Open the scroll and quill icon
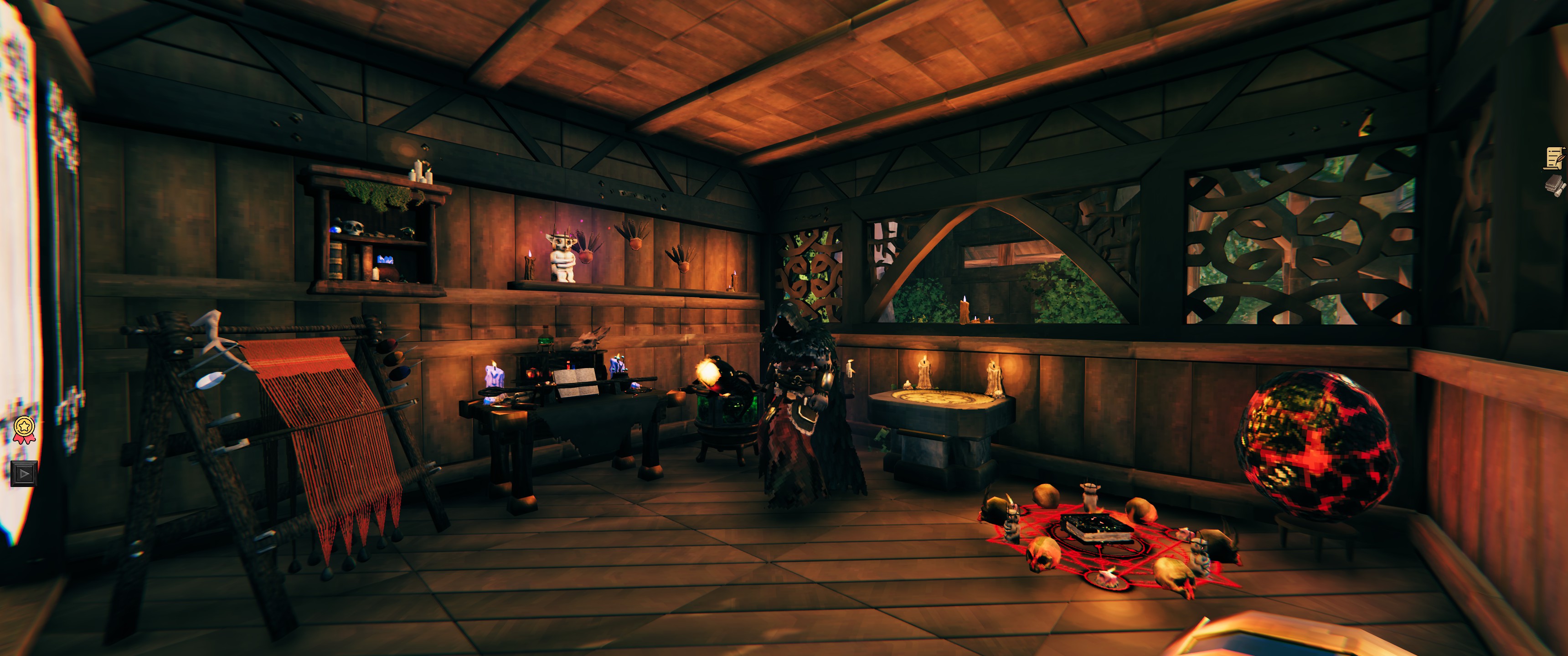This screenshot has width=1568, height=656. coord(1554,158)
